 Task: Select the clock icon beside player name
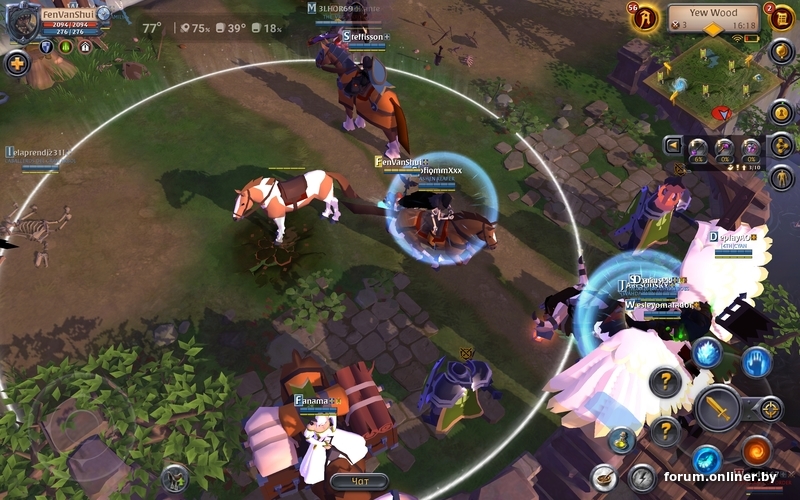click(104, 14)
